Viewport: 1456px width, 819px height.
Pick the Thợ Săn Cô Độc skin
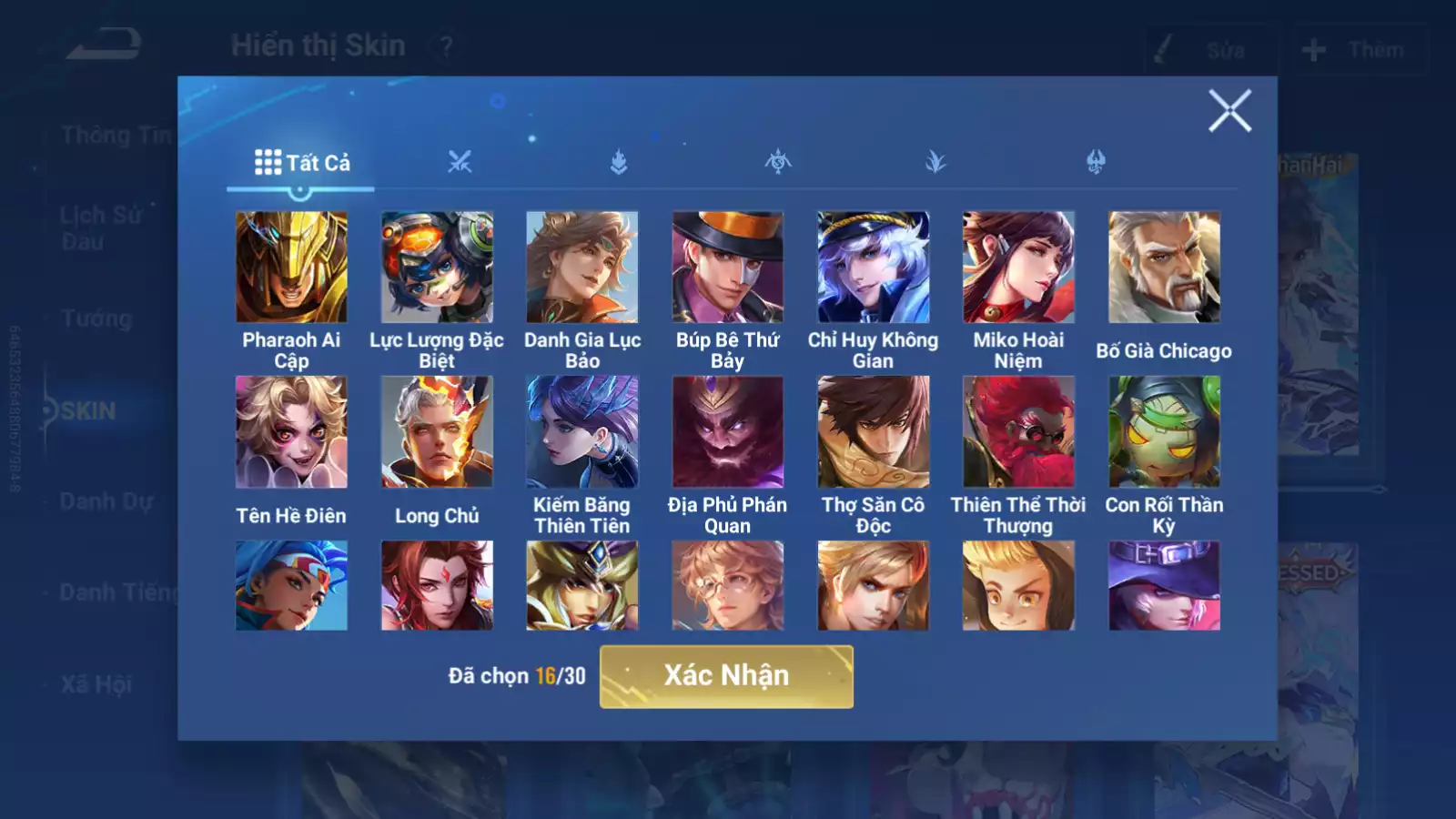[x=873, y=432]
